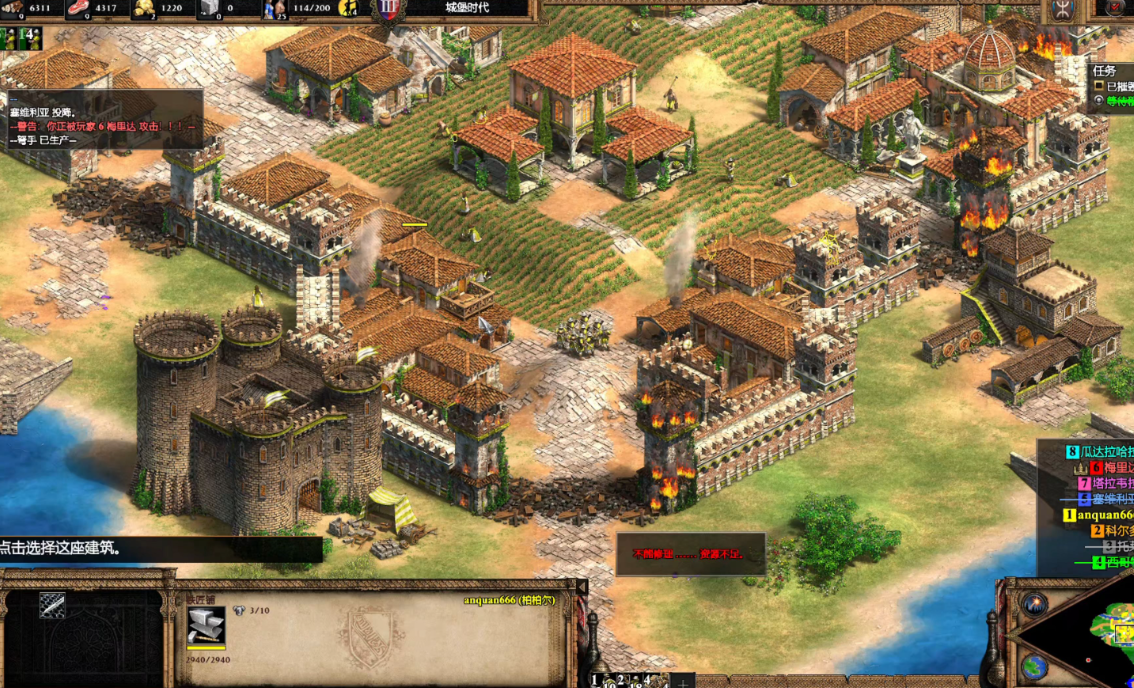Screen dimensions: 1134x688
Task: Click the population icon in top bar
Action: (273, 9)
